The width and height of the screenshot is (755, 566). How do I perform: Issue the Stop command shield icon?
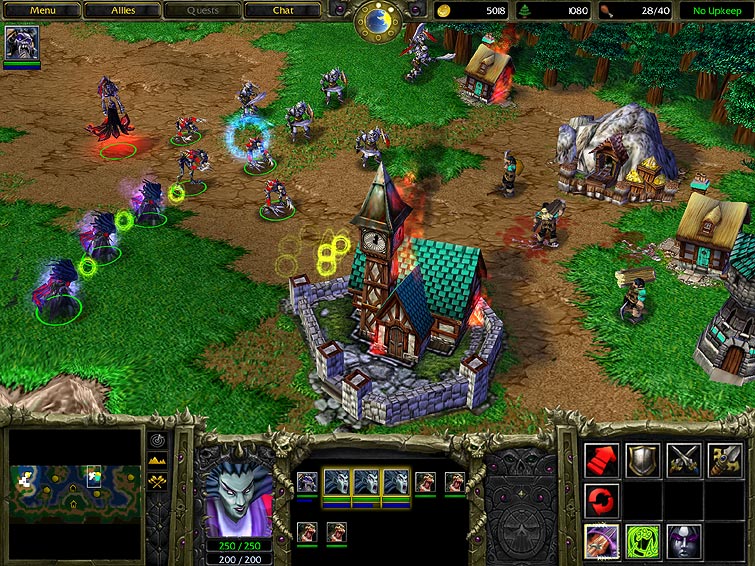pos(643,460)
